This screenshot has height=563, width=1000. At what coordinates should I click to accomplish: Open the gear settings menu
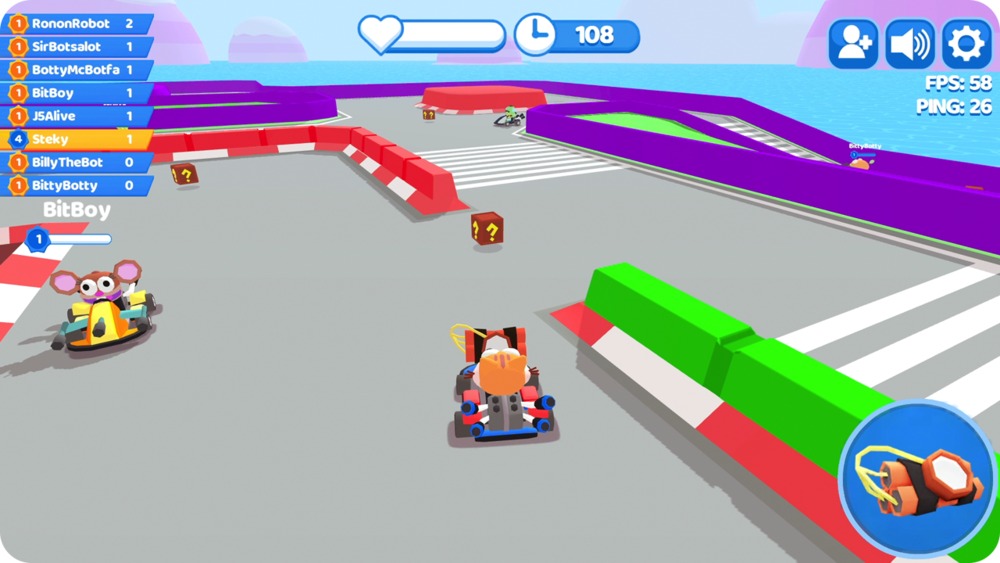pos(966,44)
